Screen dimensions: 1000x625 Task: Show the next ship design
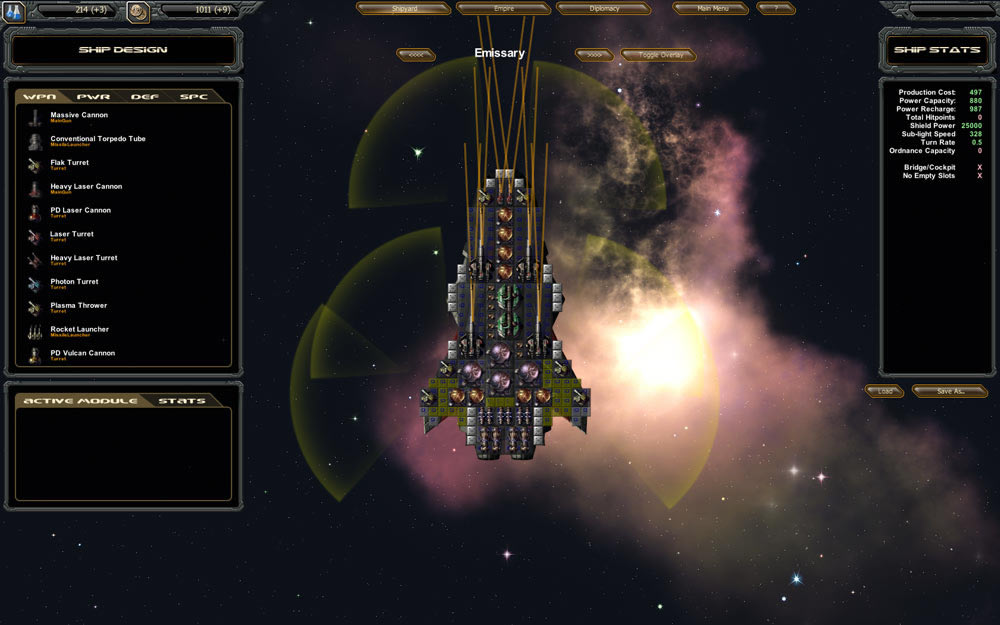coord(594,55)
